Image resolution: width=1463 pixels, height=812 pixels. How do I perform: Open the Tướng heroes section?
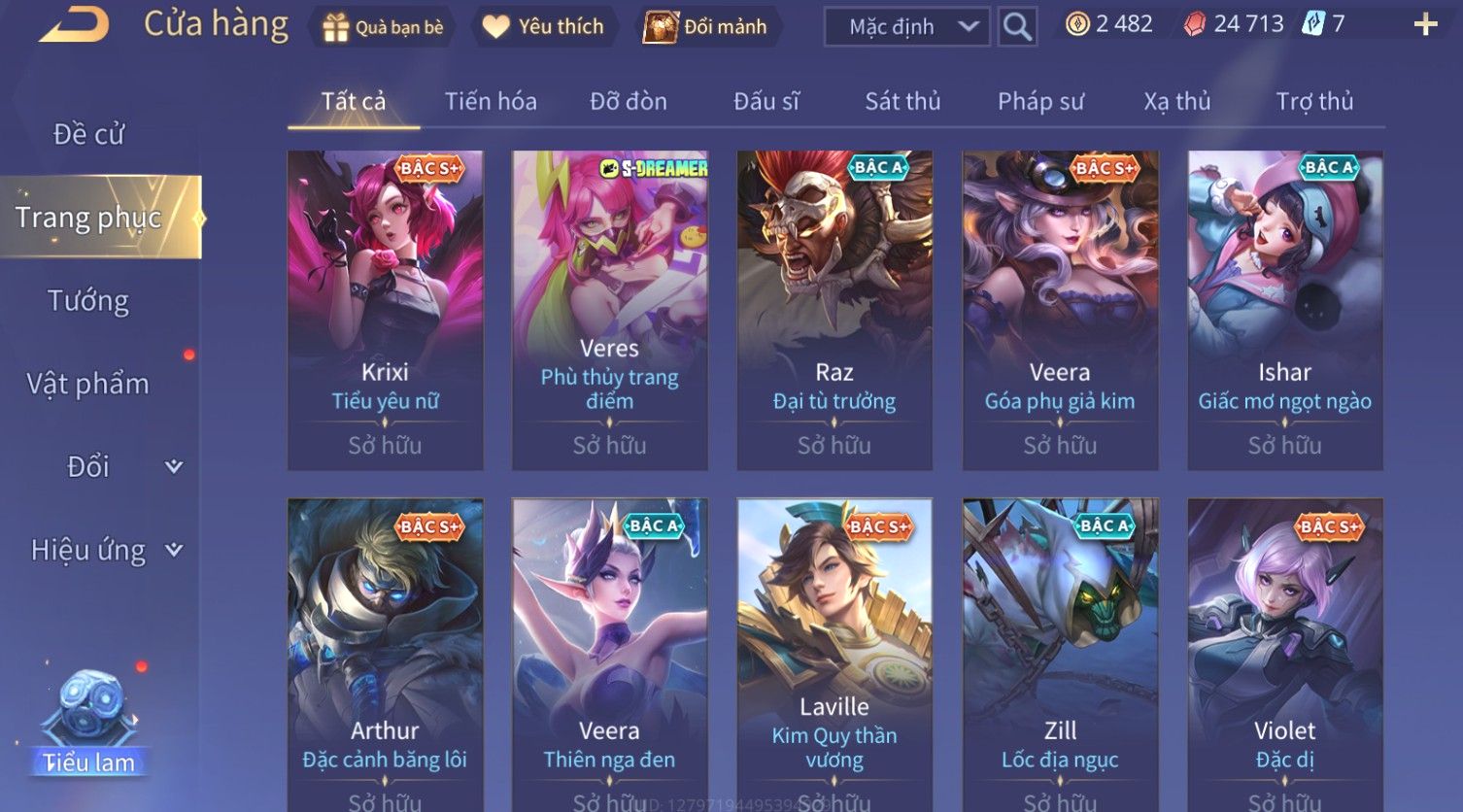click(x=88, y=301)
